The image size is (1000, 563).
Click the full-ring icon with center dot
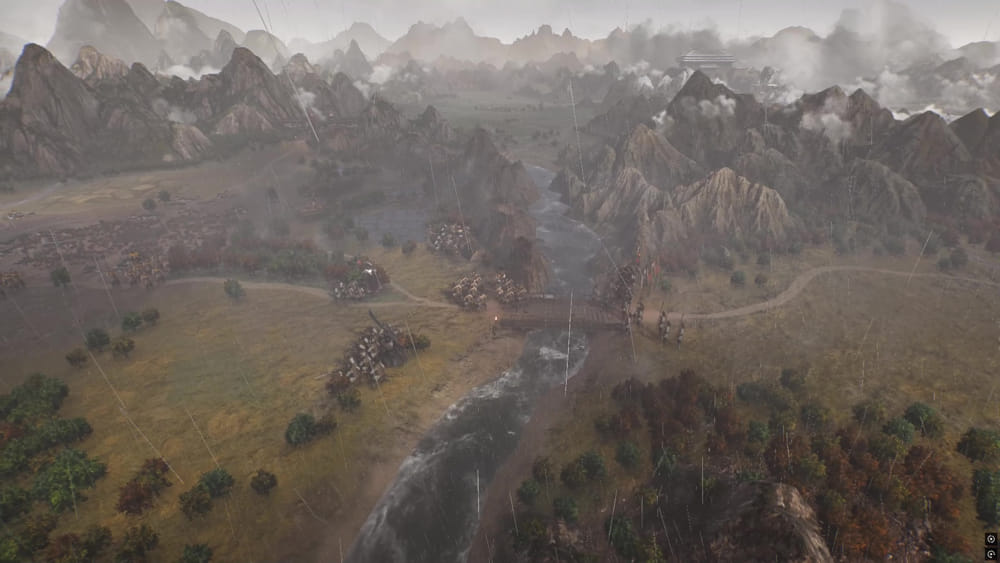[x=990, y=539]
